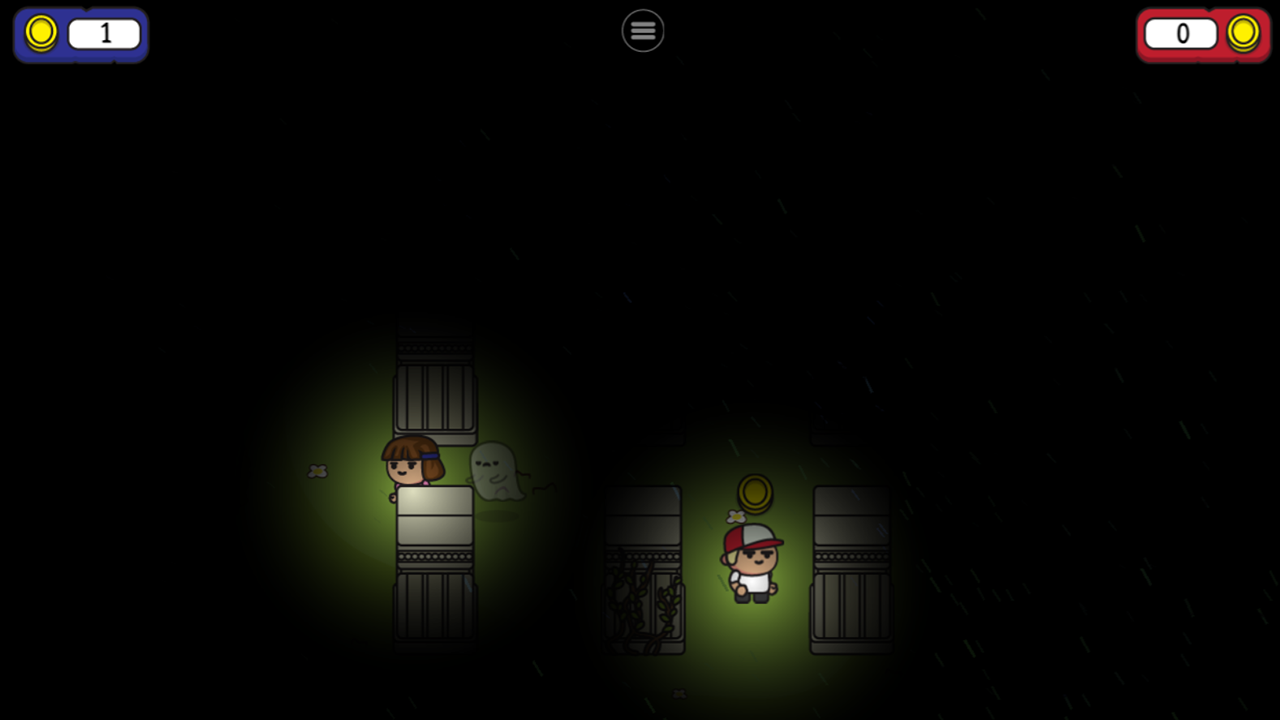The width and height of the screenshot is (1280, 720).
Task: Click the clover sprite left of the girl
Action: [x=318, y=471]
